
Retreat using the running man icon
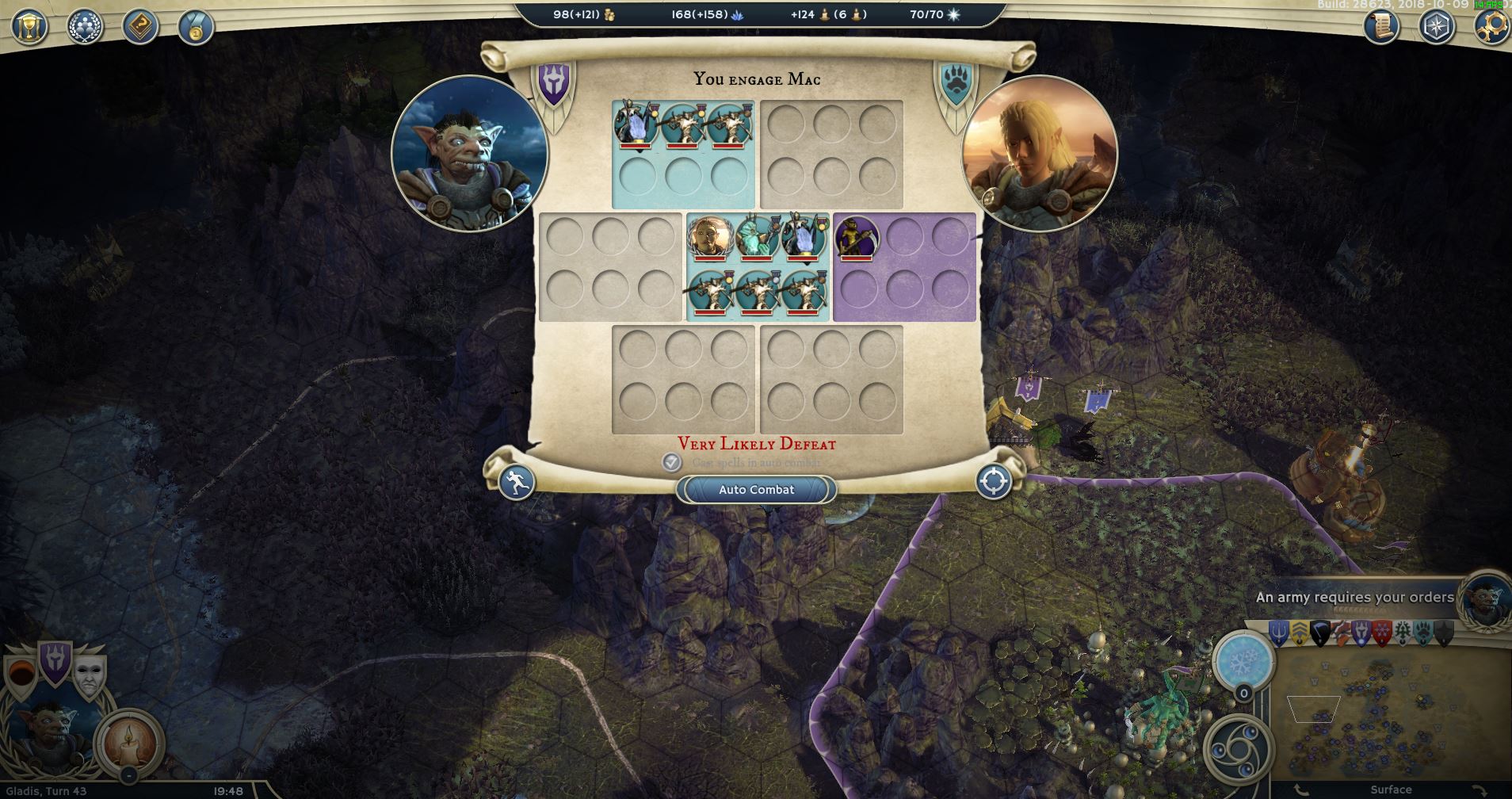(517, 482)
